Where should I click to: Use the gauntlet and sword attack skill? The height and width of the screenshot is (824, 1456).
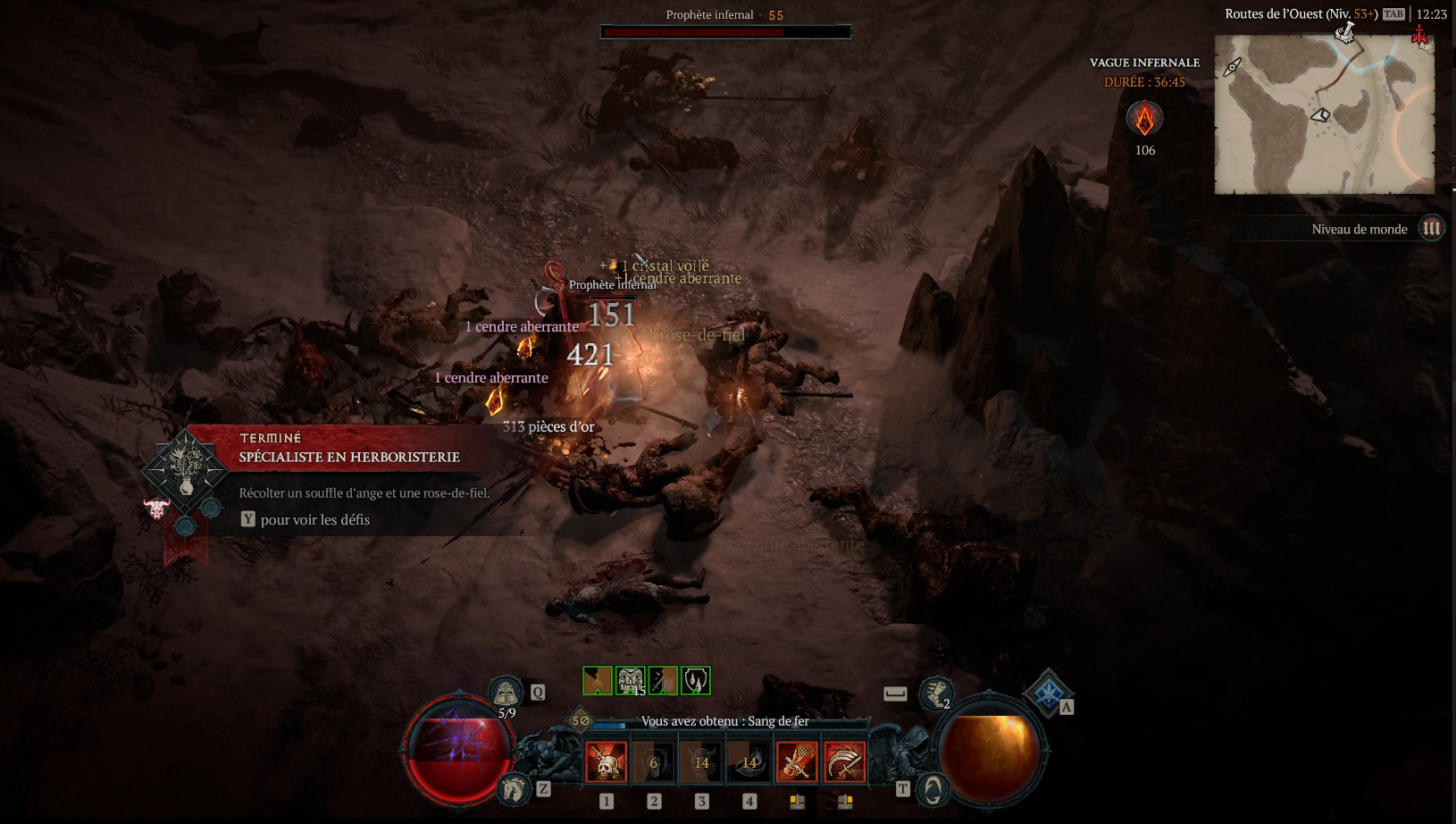tap(797, 762)
